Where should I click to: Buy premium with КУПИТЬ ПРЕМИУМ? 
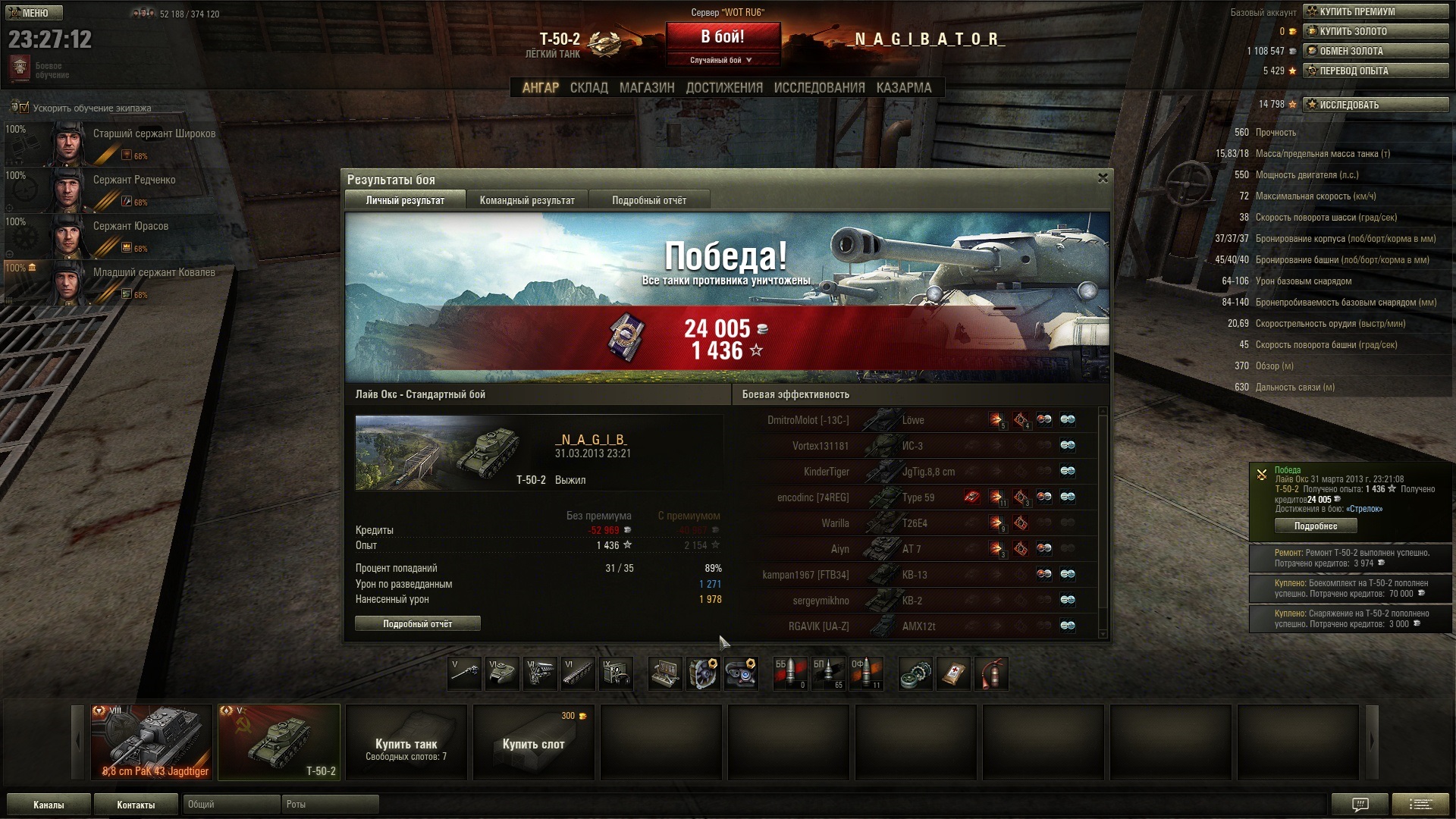point(1375,11)
